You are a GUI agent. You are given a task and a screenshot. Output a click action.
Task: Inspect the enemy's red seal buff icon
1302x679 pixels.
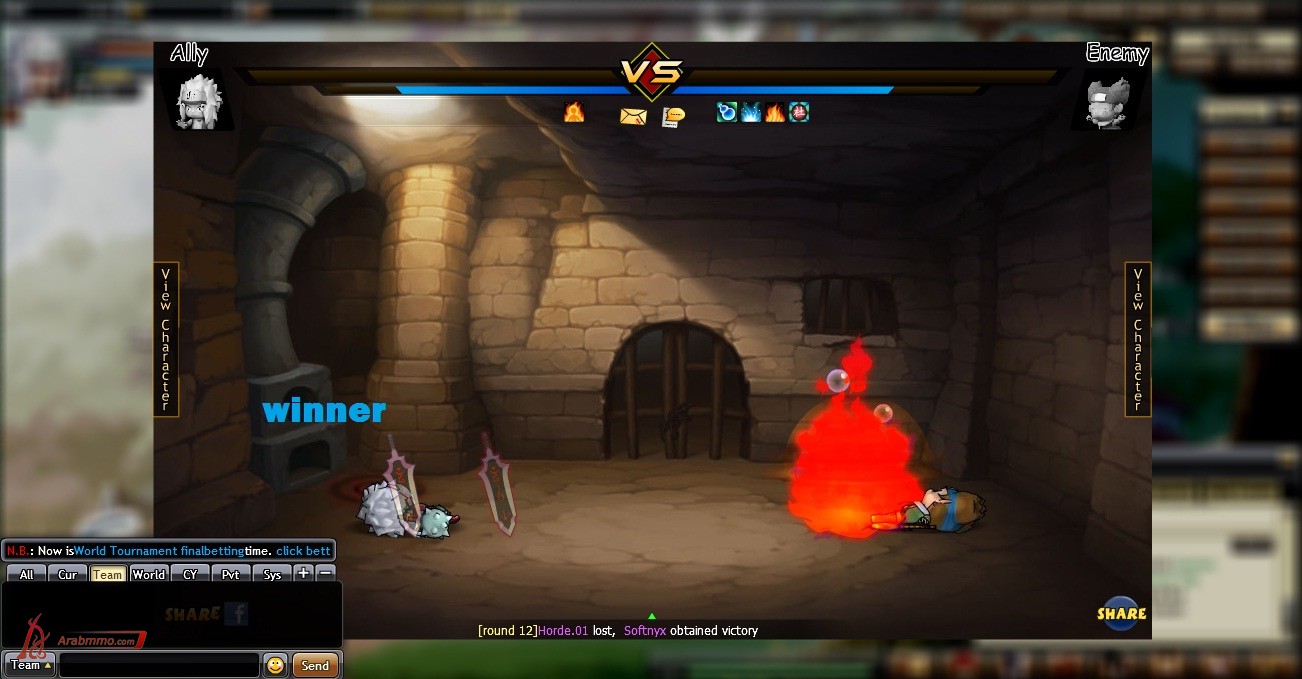click(799, 112)
